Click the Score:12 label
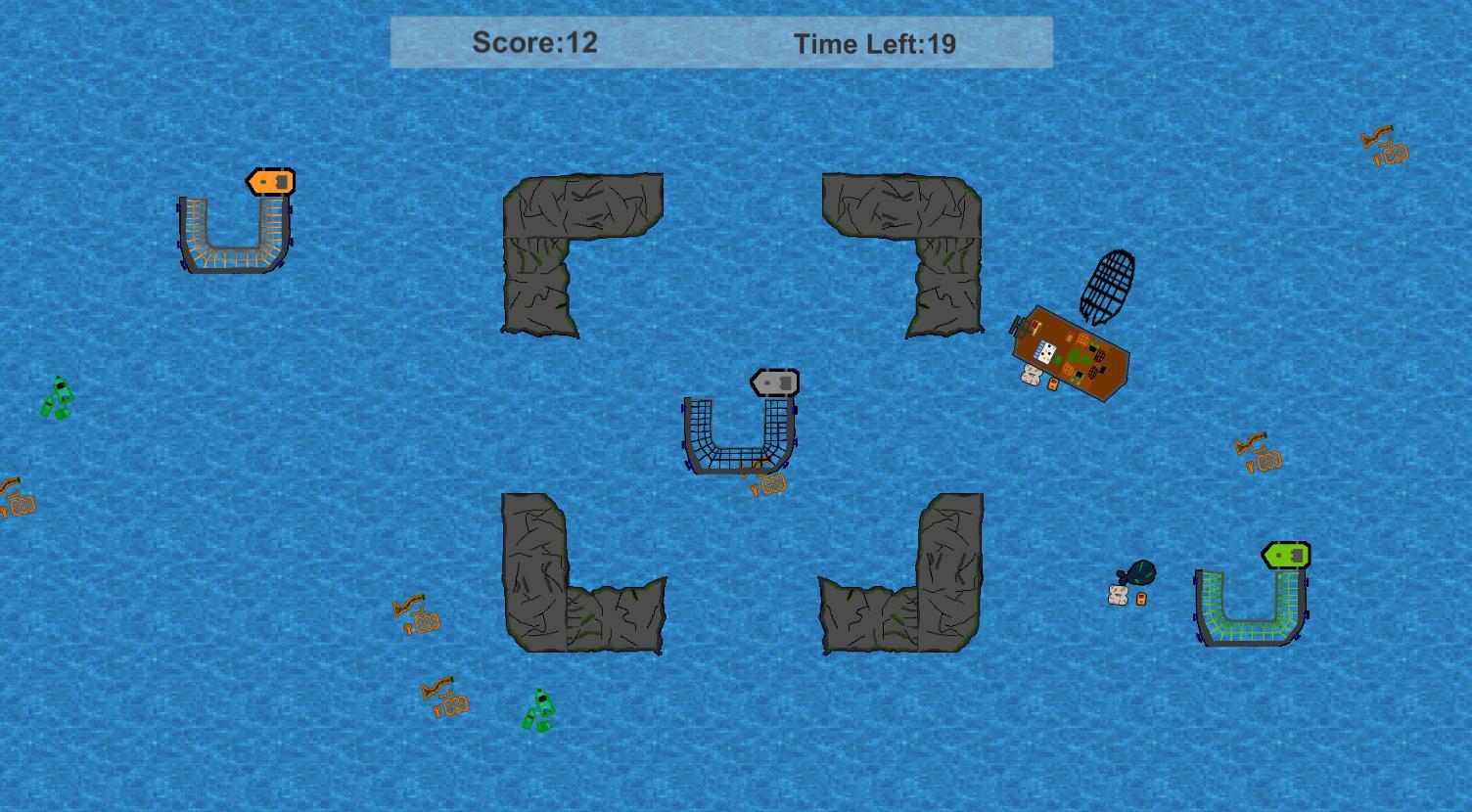This screenshot has height=812, width=1472. [535, 43]
